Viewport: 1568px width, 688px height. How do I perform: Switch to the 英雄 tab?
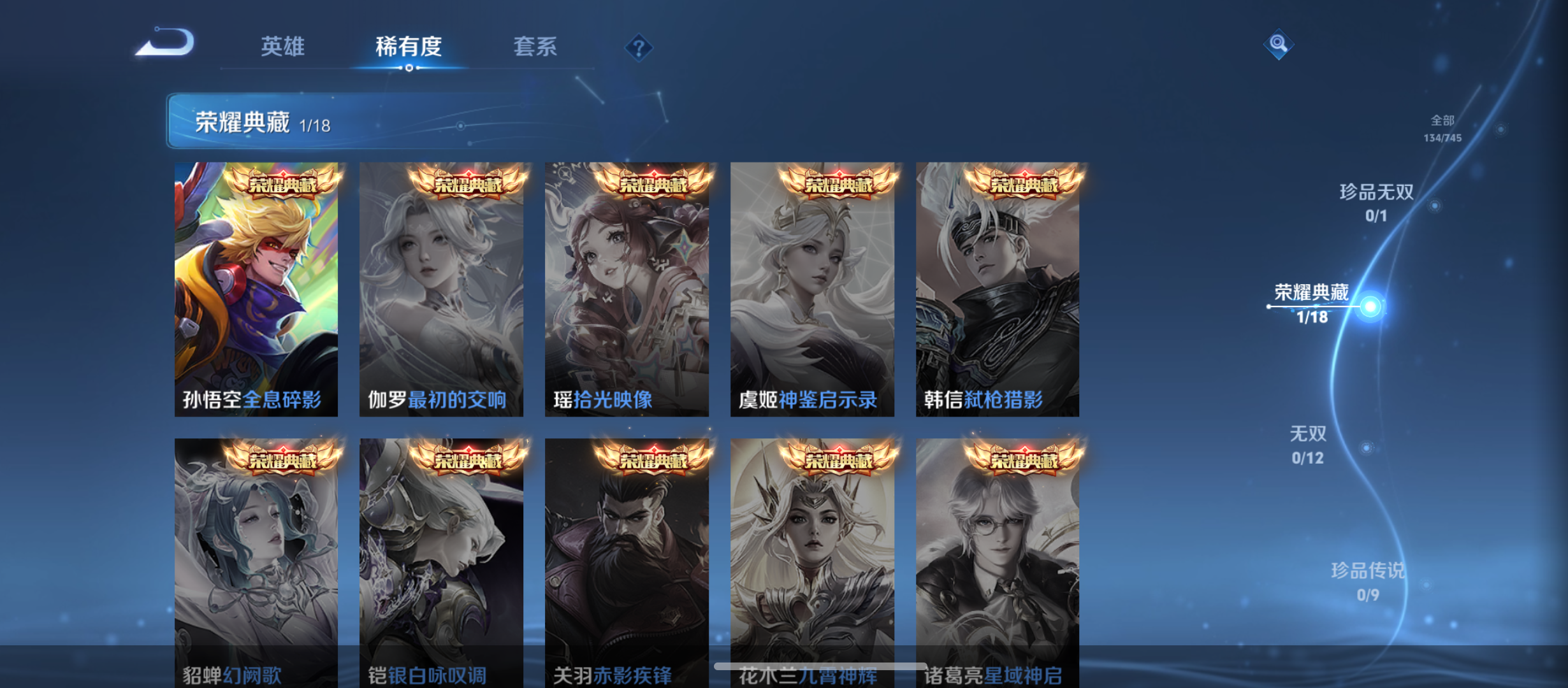[282, 46]
